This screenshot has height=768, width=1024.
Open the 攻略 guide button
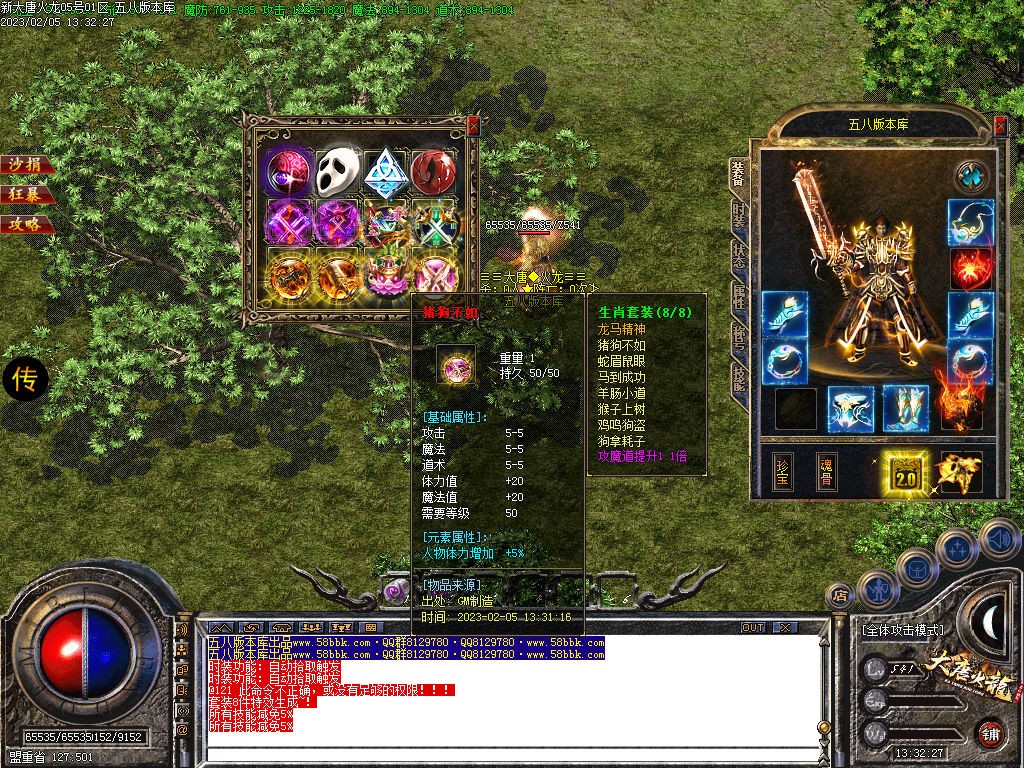click(x=24, y=224)
